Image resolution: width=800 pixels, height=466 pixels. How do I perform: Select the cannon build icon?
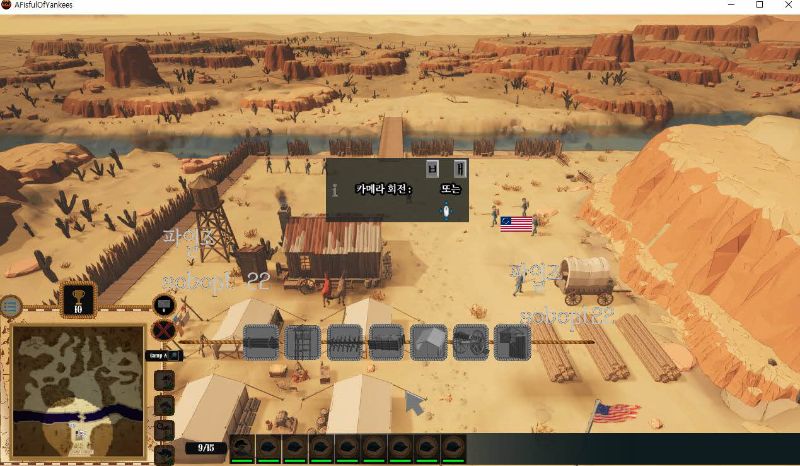470,342
